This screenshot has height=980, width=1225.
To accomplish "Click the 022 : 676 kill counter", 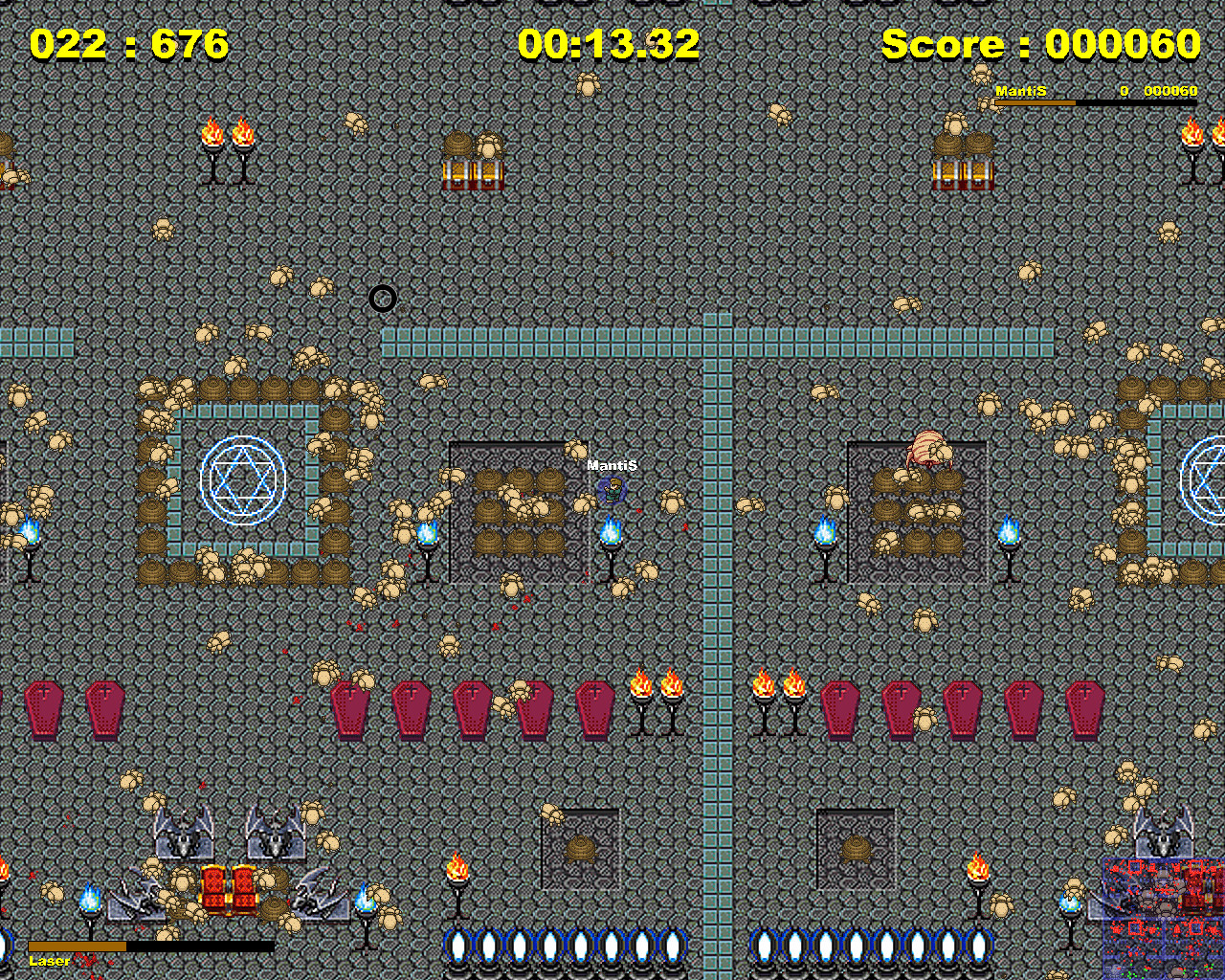I will [x=129, y=43].
